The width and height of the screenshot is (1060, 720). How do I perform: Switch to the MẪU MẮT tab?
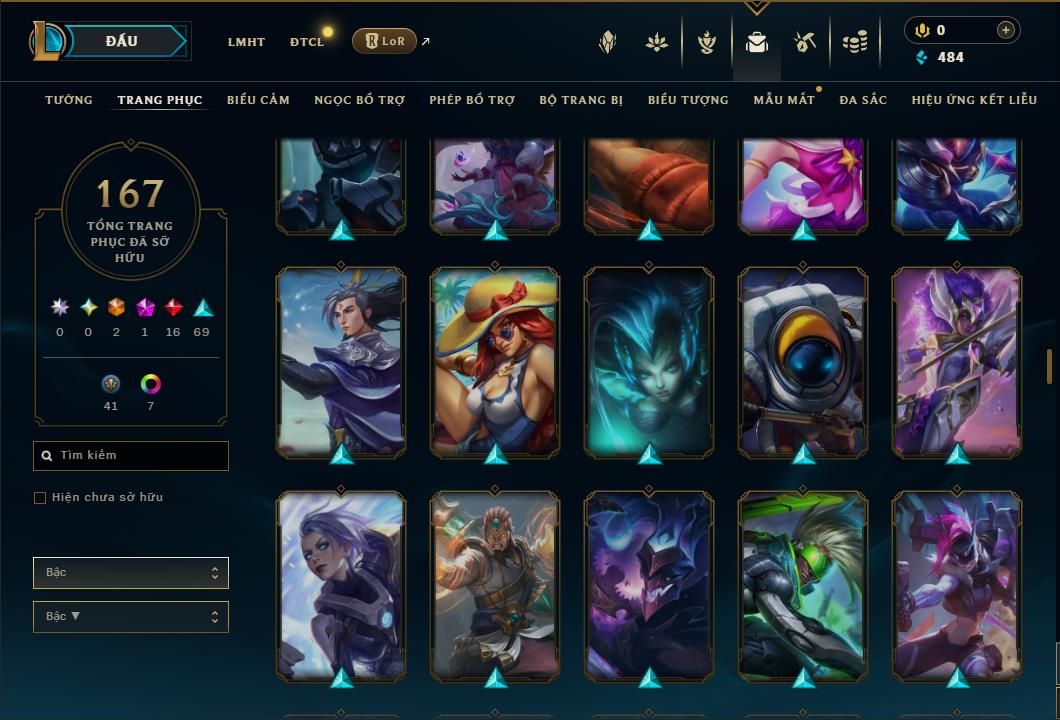[x=784, y=100]
